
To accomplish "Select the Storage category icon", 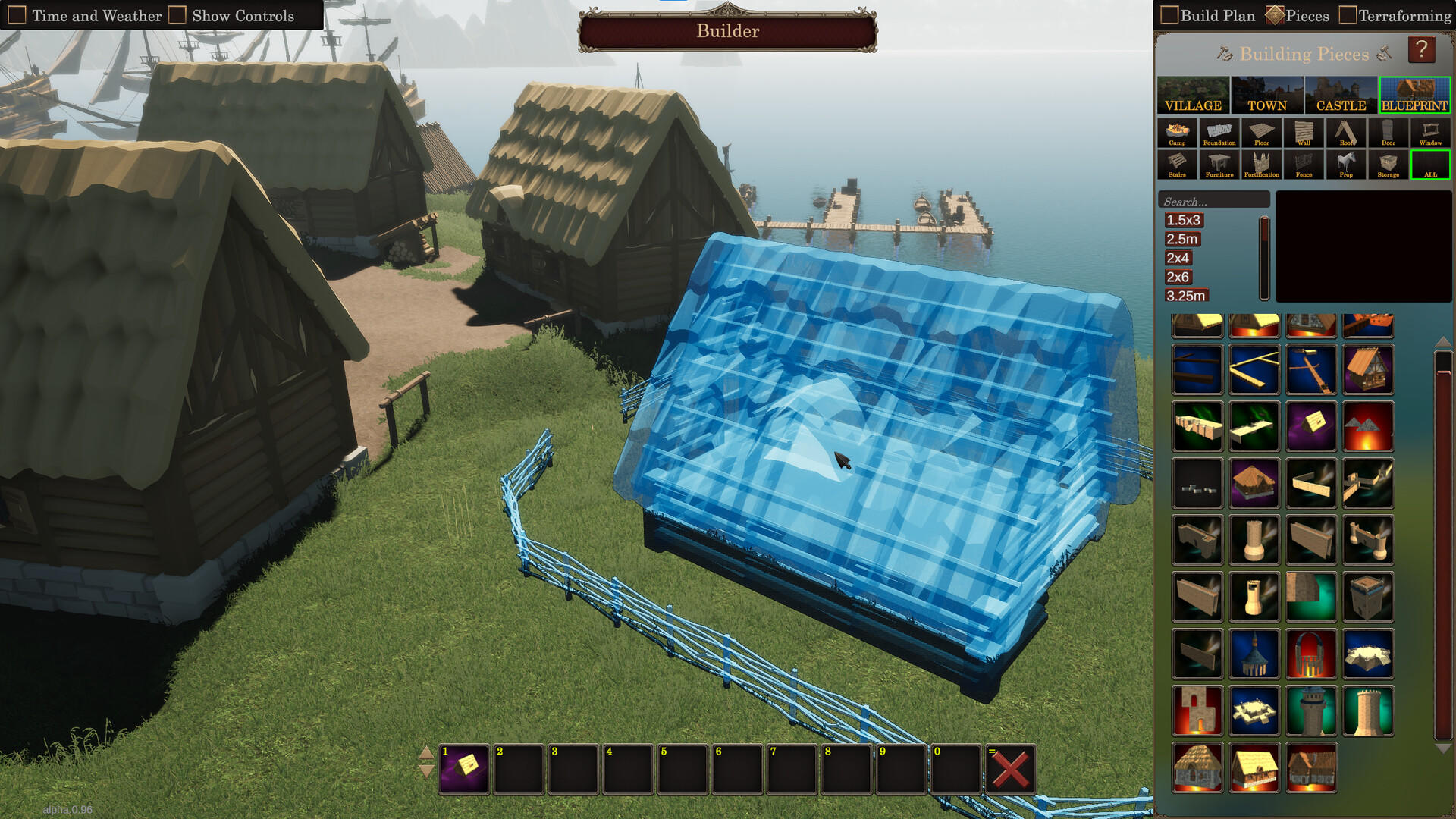I will pyautogui.click(x=1389, y=165).
